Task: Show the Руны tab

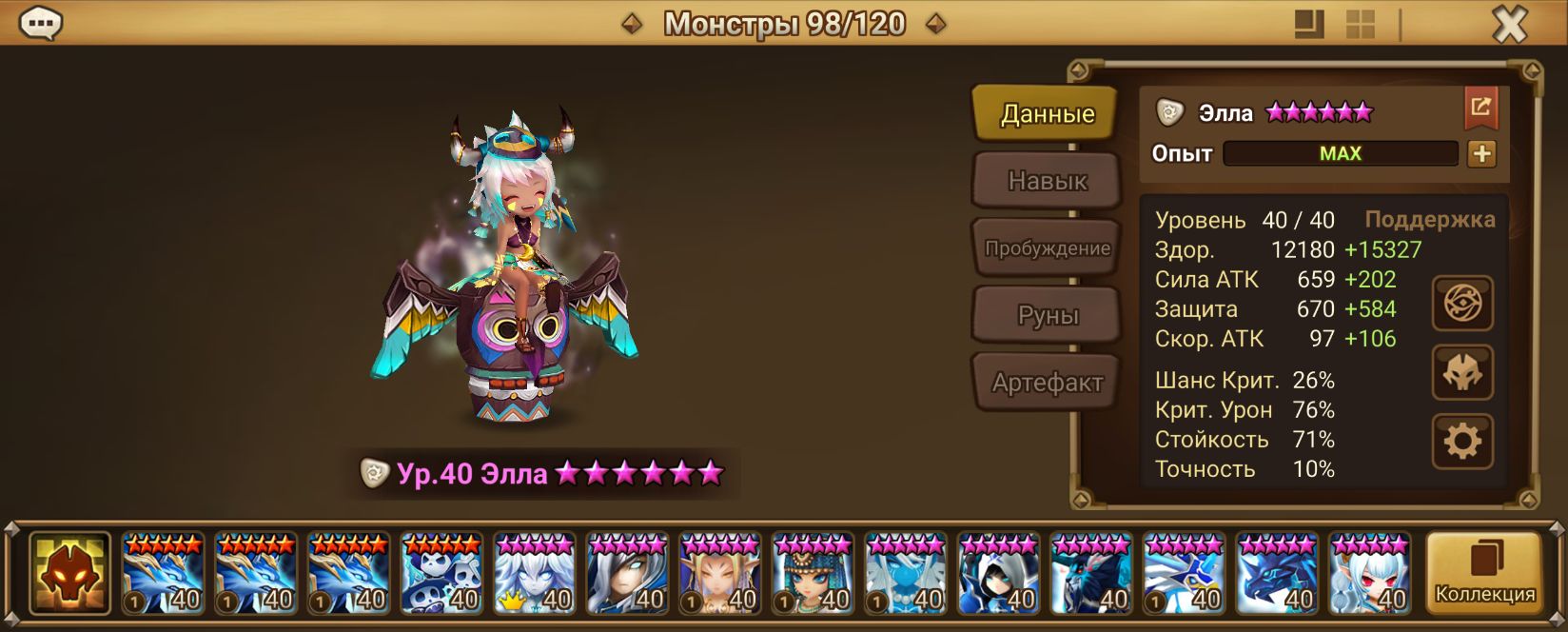Action: (x=1047, y=316)
